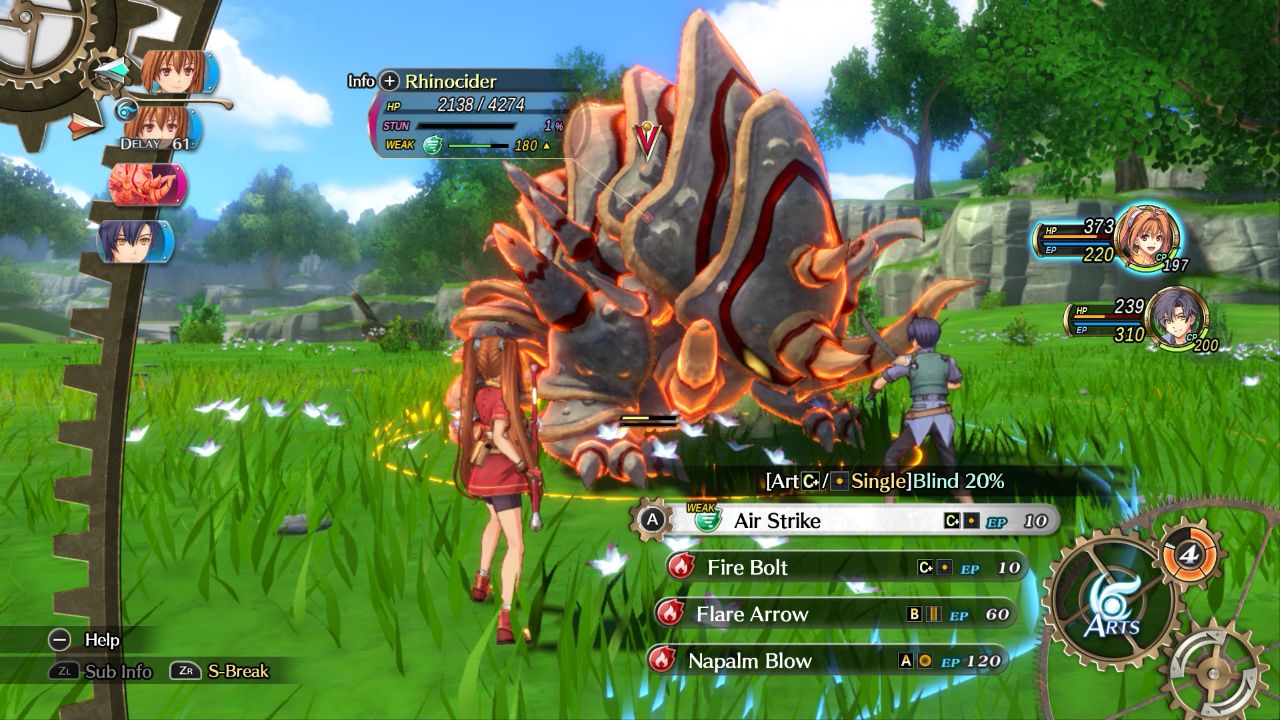The image size is (1280, 720).
Task: Open Sub Info via the ZL prompt
Action: [65, 672]
